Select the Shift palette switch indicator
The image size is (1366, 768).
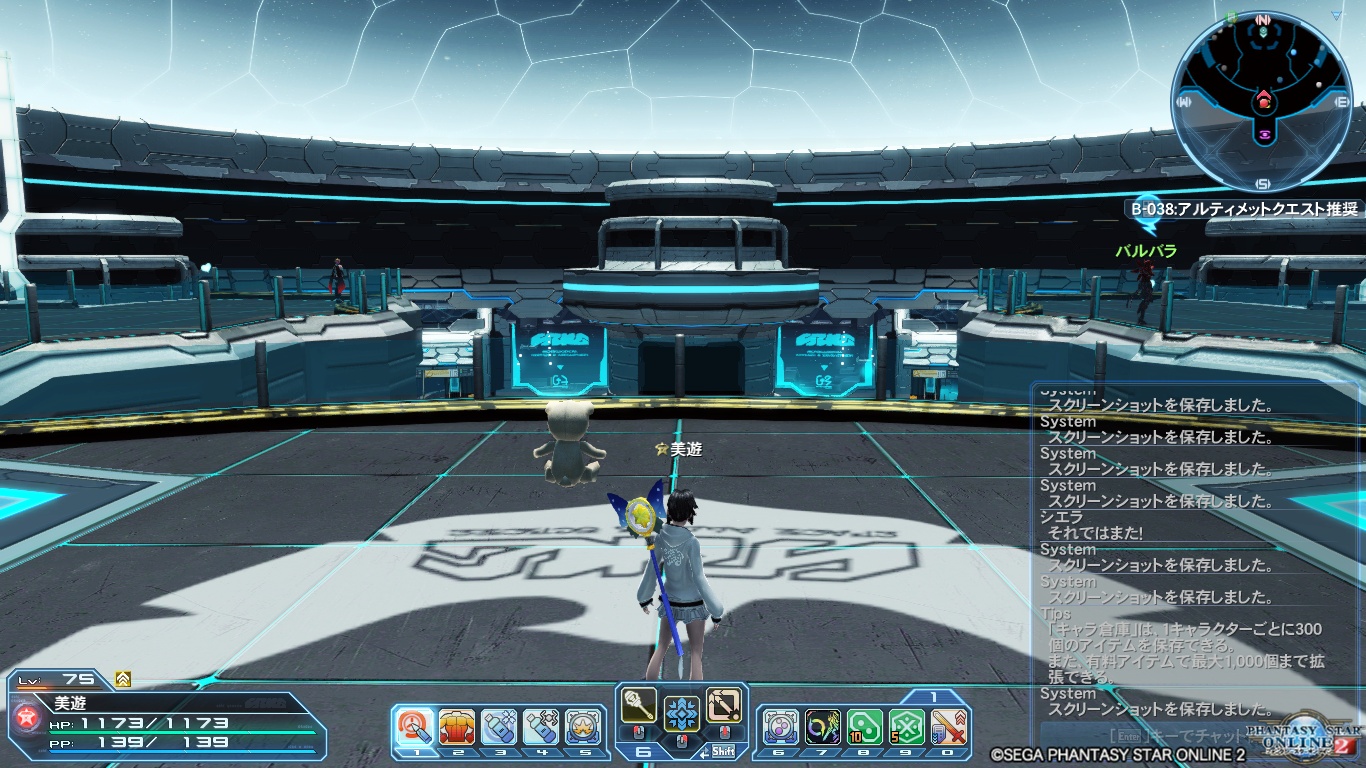point(724,750)
